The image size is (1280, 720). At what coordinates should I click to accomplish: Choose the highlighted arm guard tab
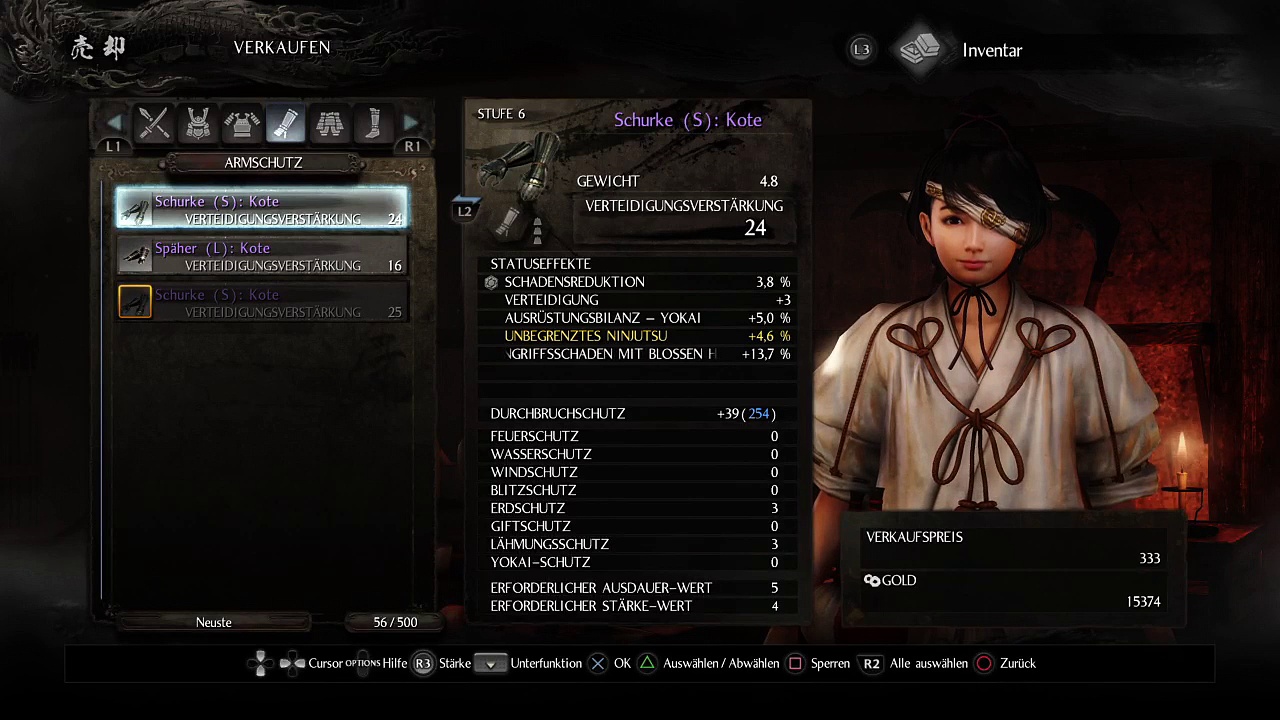(x=286, y=123)
